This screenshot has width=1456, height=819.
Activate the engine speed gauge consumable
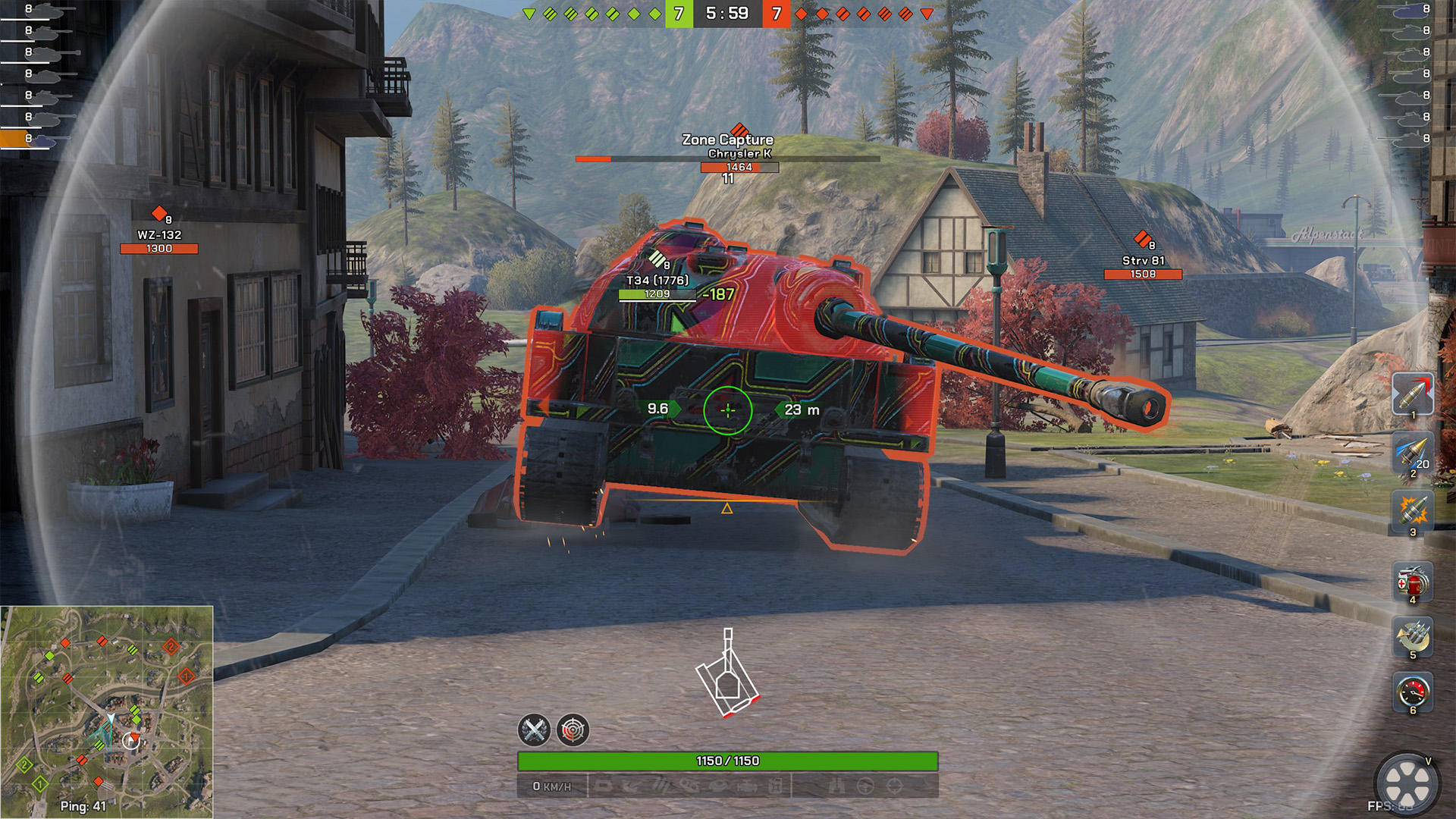(x=1412, y=691)
